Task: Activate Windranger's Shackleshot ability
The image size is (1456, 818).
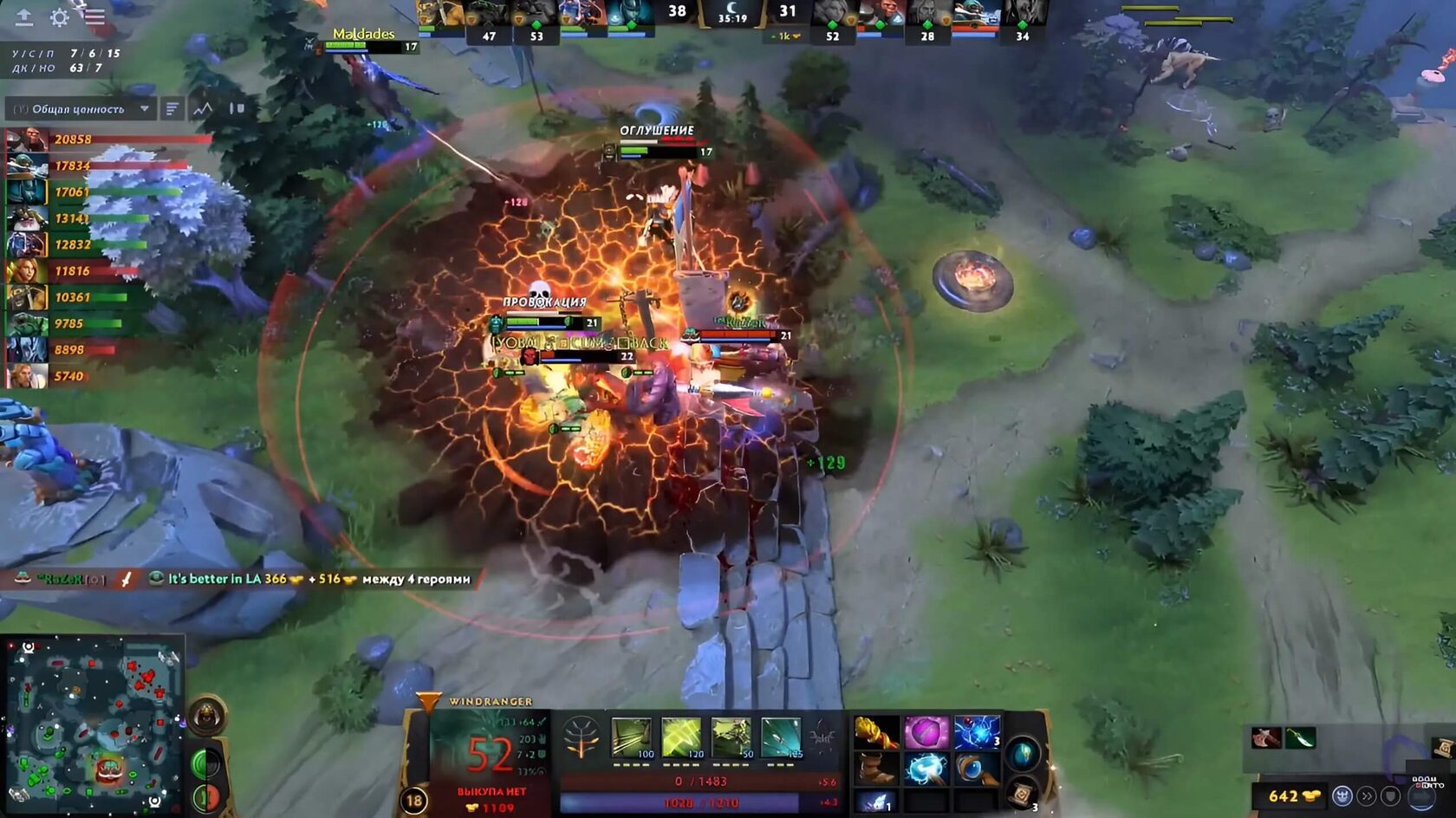Action: point(632,738)
